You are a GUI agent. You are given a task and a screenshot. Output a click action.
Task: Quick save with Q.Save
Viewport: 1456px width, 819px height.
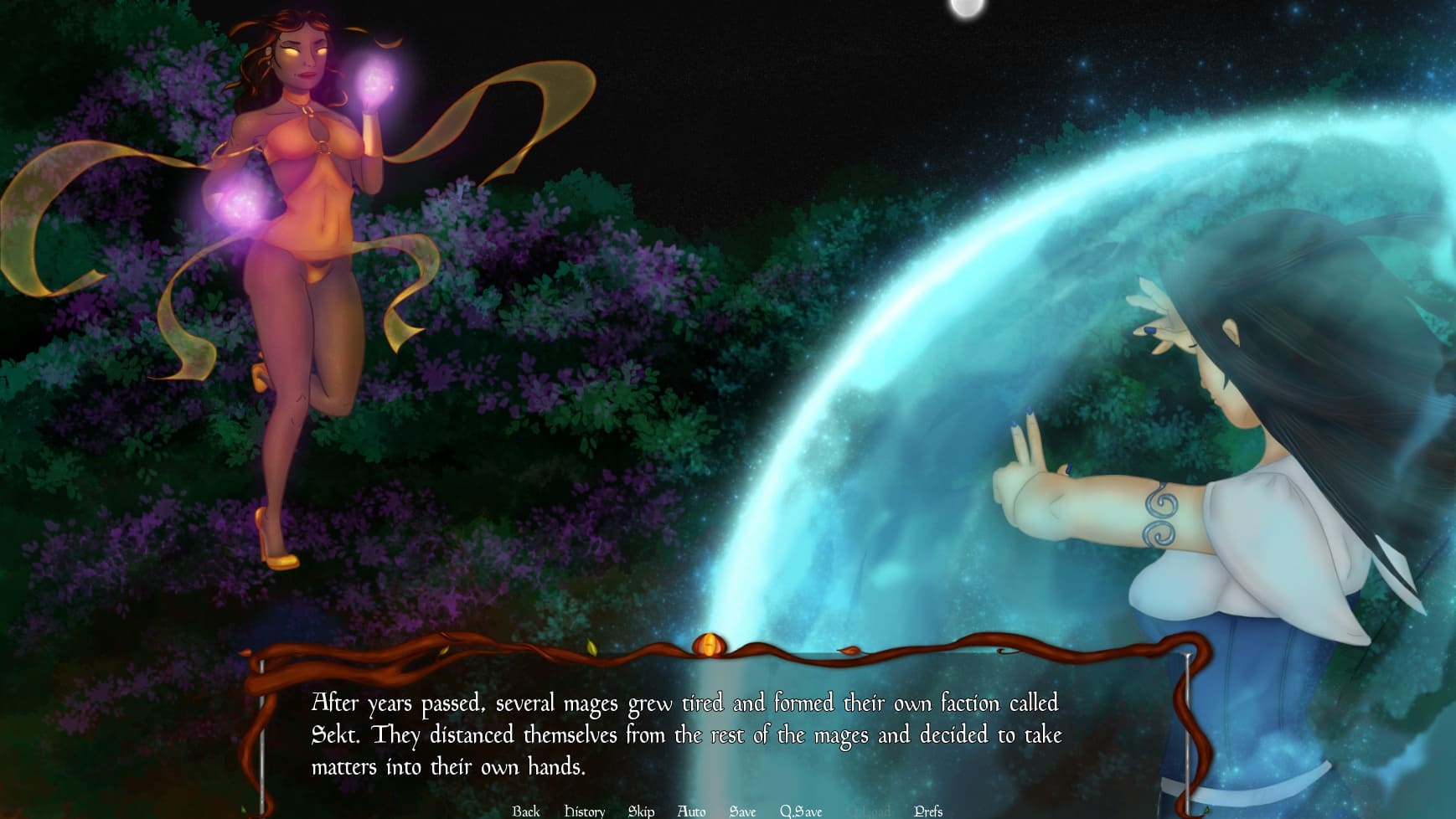click(801, 811)
